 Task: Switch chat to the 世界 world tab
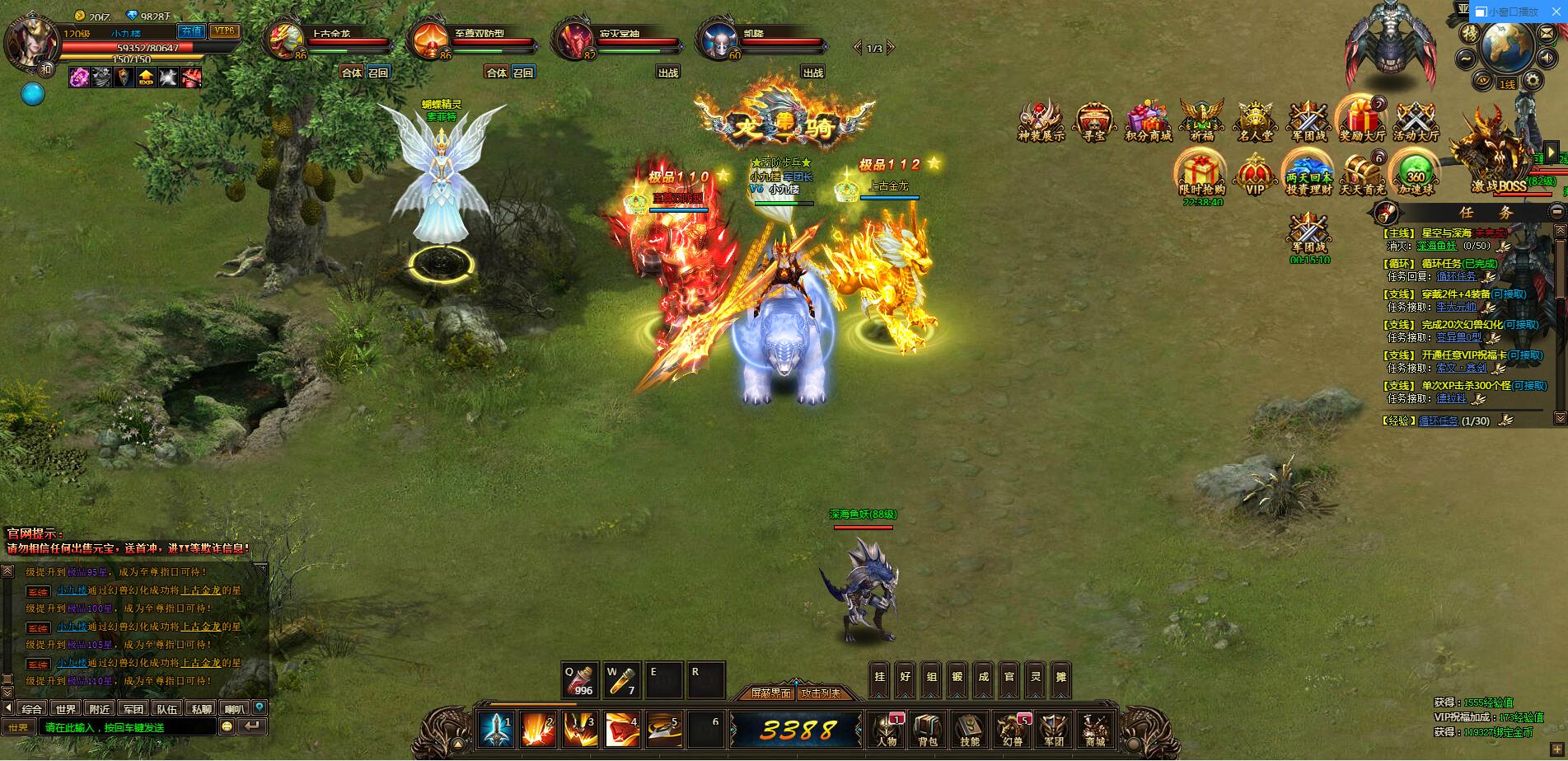66,708
